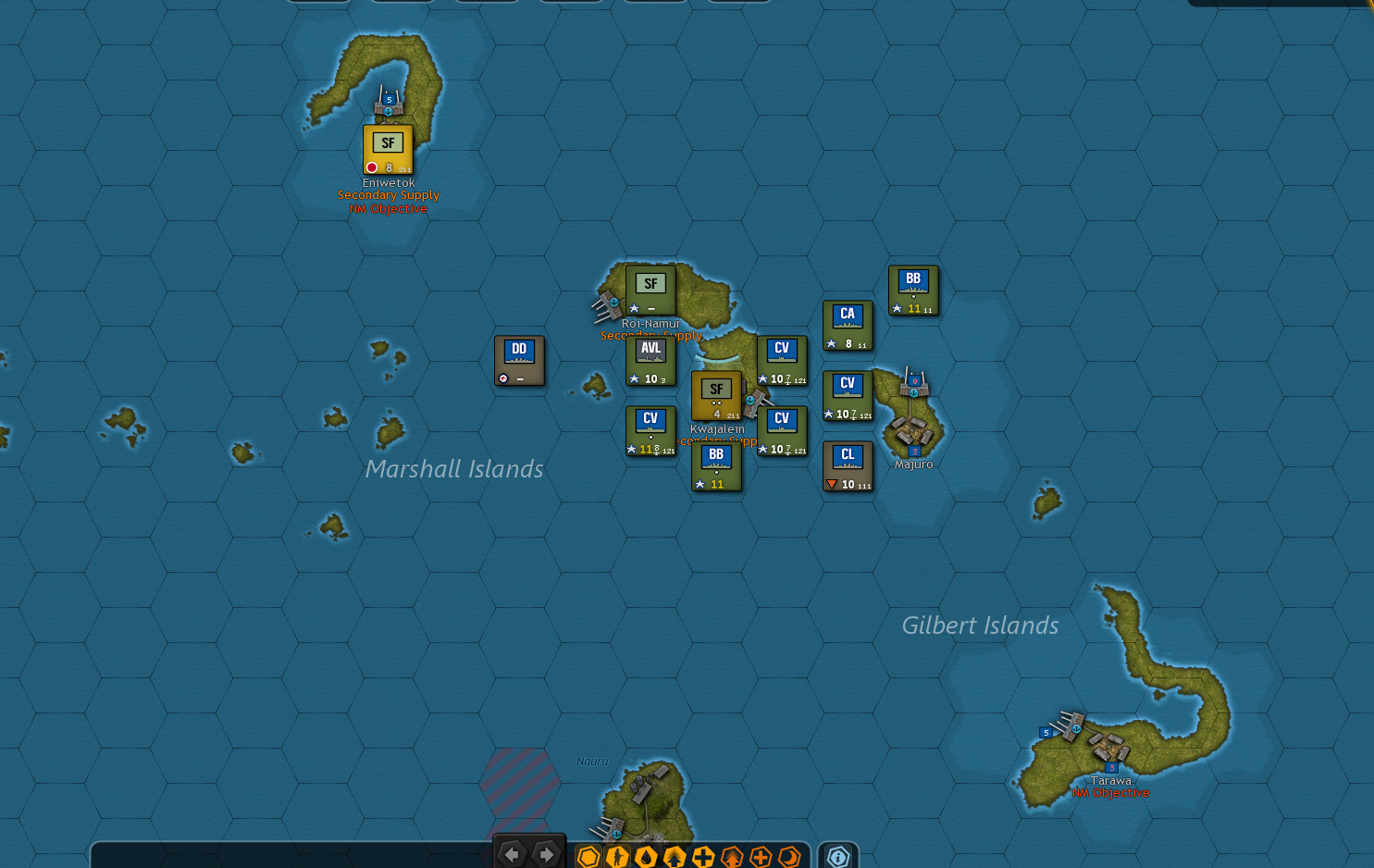This screenshot has height=868, width=1374.
Task: Click the blue cross overlay icon
Action: click(701, 856)
